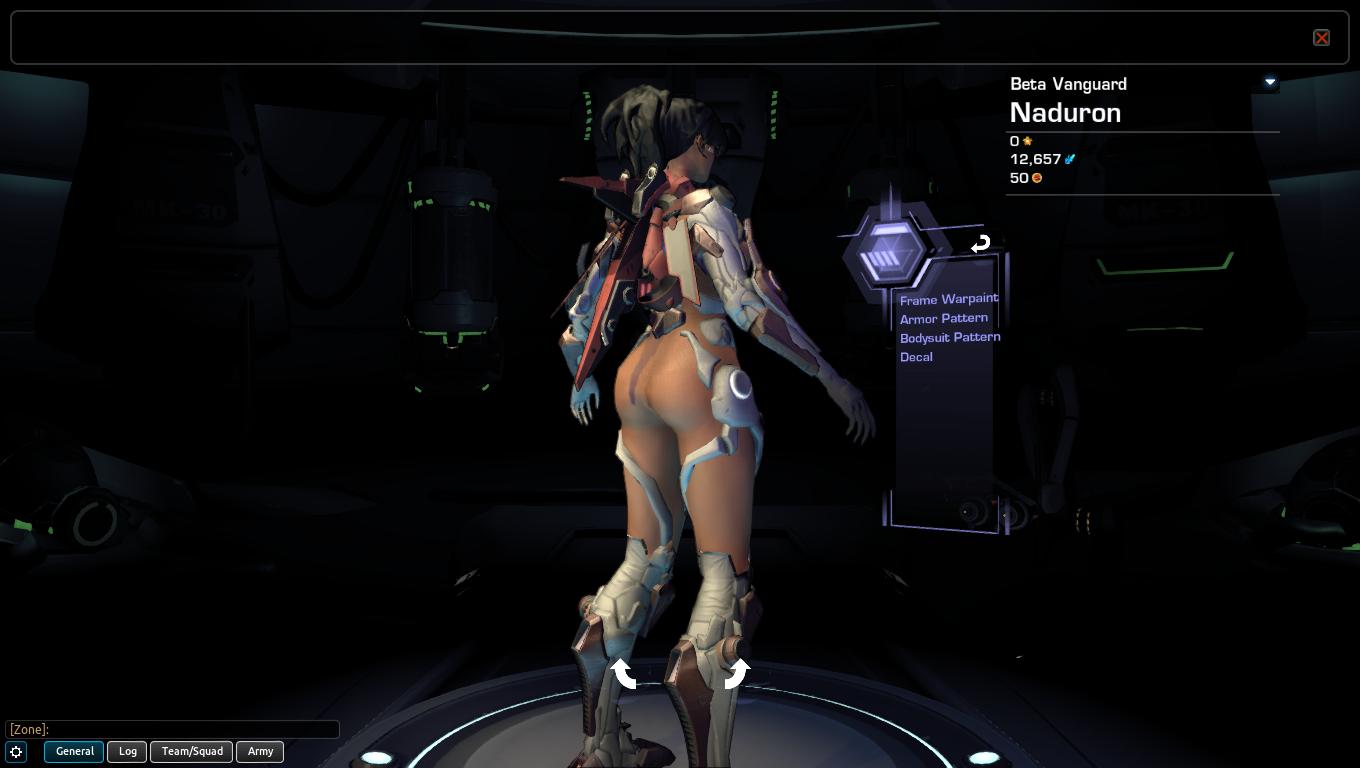Click the hexagonal paint category icon
Viewport: 1360px width, 768px height.
point(886,251)
